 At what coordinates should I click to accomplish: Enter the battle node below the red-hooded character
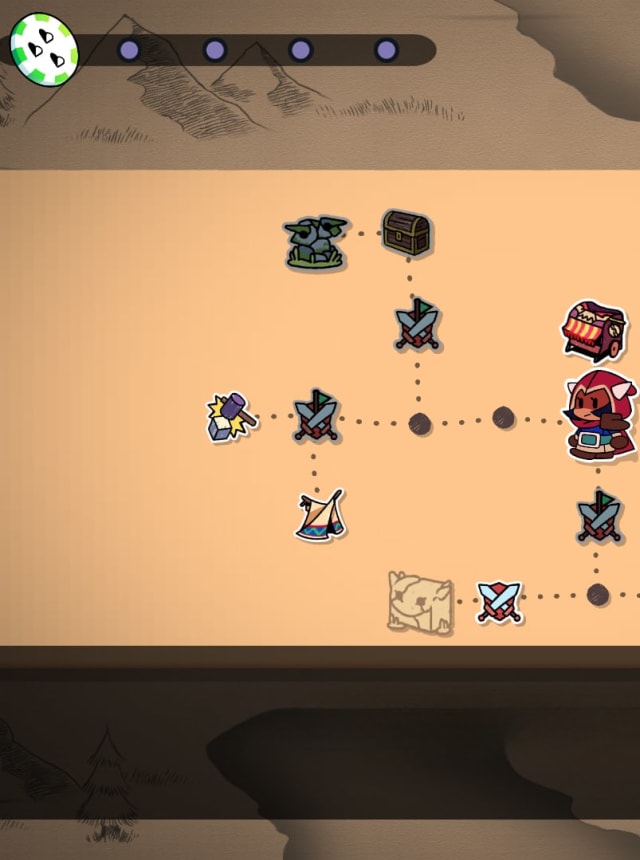599,516
